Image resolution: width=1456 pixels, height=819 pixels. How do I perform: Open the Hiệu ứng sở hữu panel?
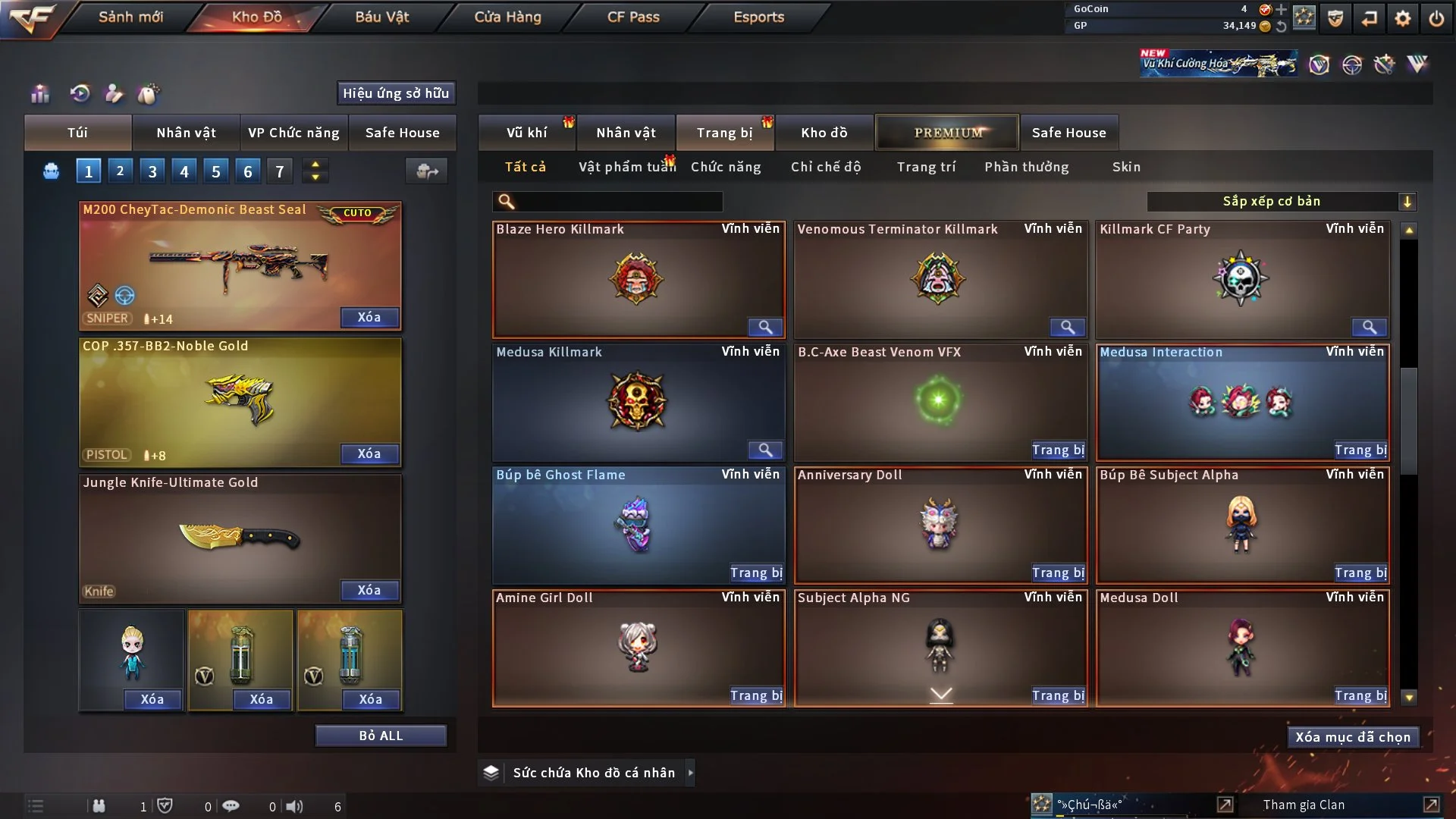click(x=396, y=93)
